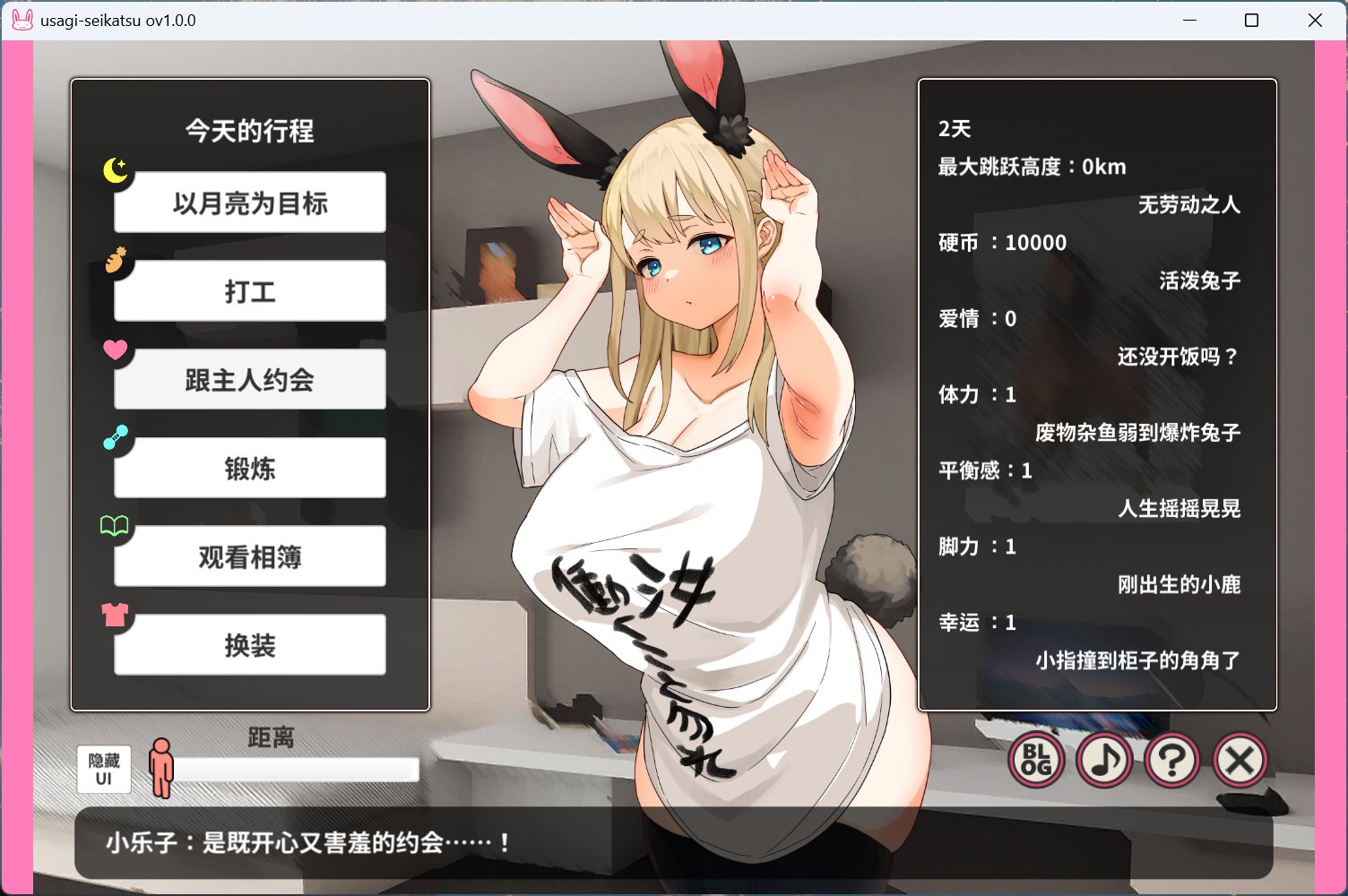This screenshot has width=1348, height=896.
Task: Click the red person figure near distance bar
Action: (x=162, y=768)
